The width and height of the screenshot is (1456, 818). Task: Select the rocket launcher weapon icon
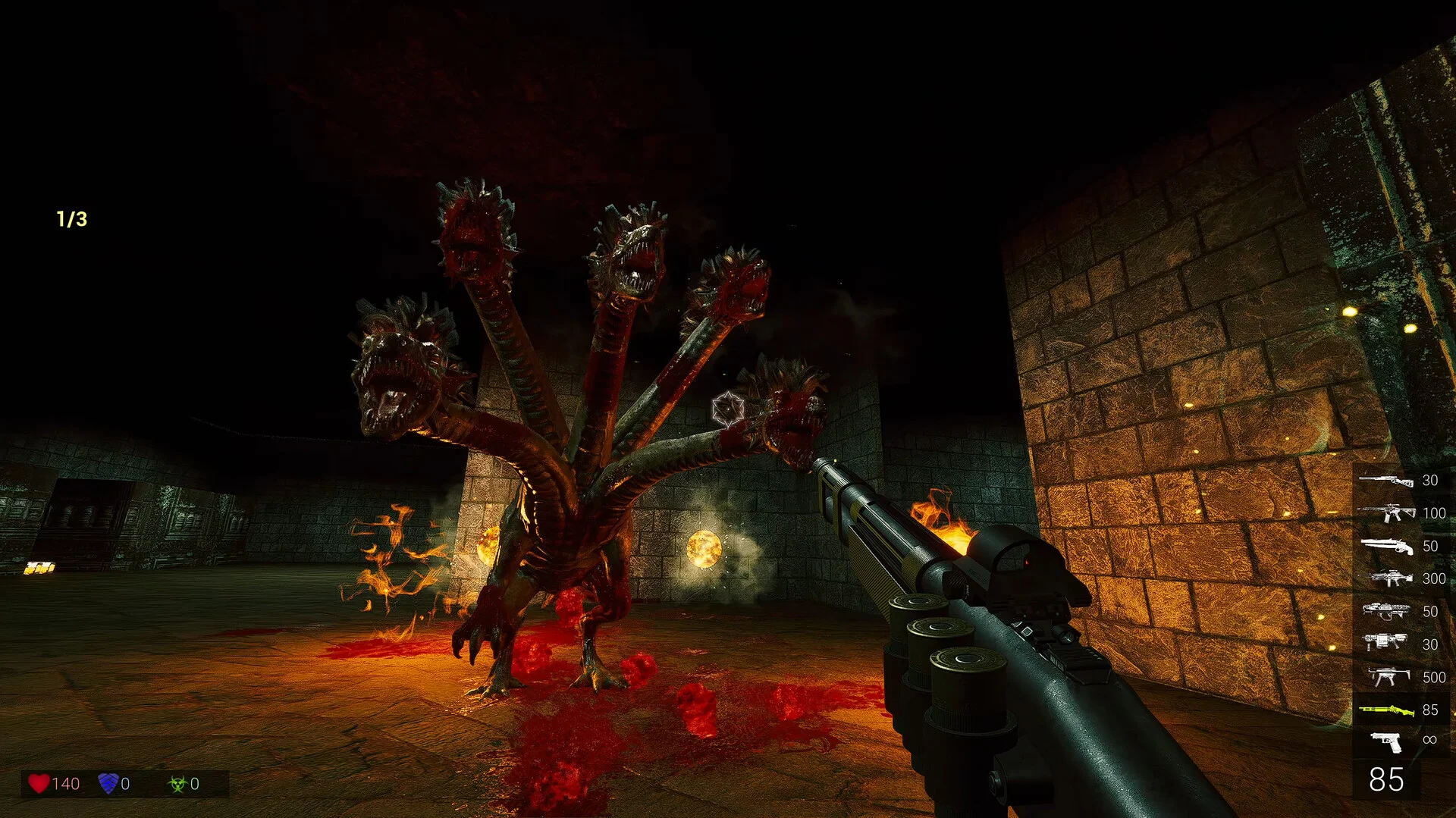pos(1385,611)
